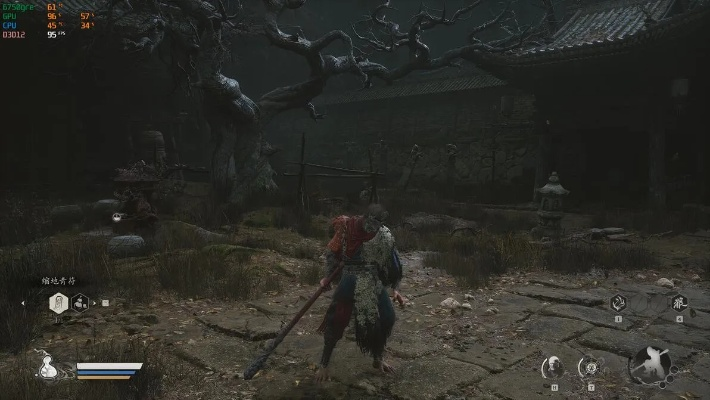Activate the rightmost hexagonal spell icon
The height and width of the screenshot is (400, 710).
(x=679, y=302)
